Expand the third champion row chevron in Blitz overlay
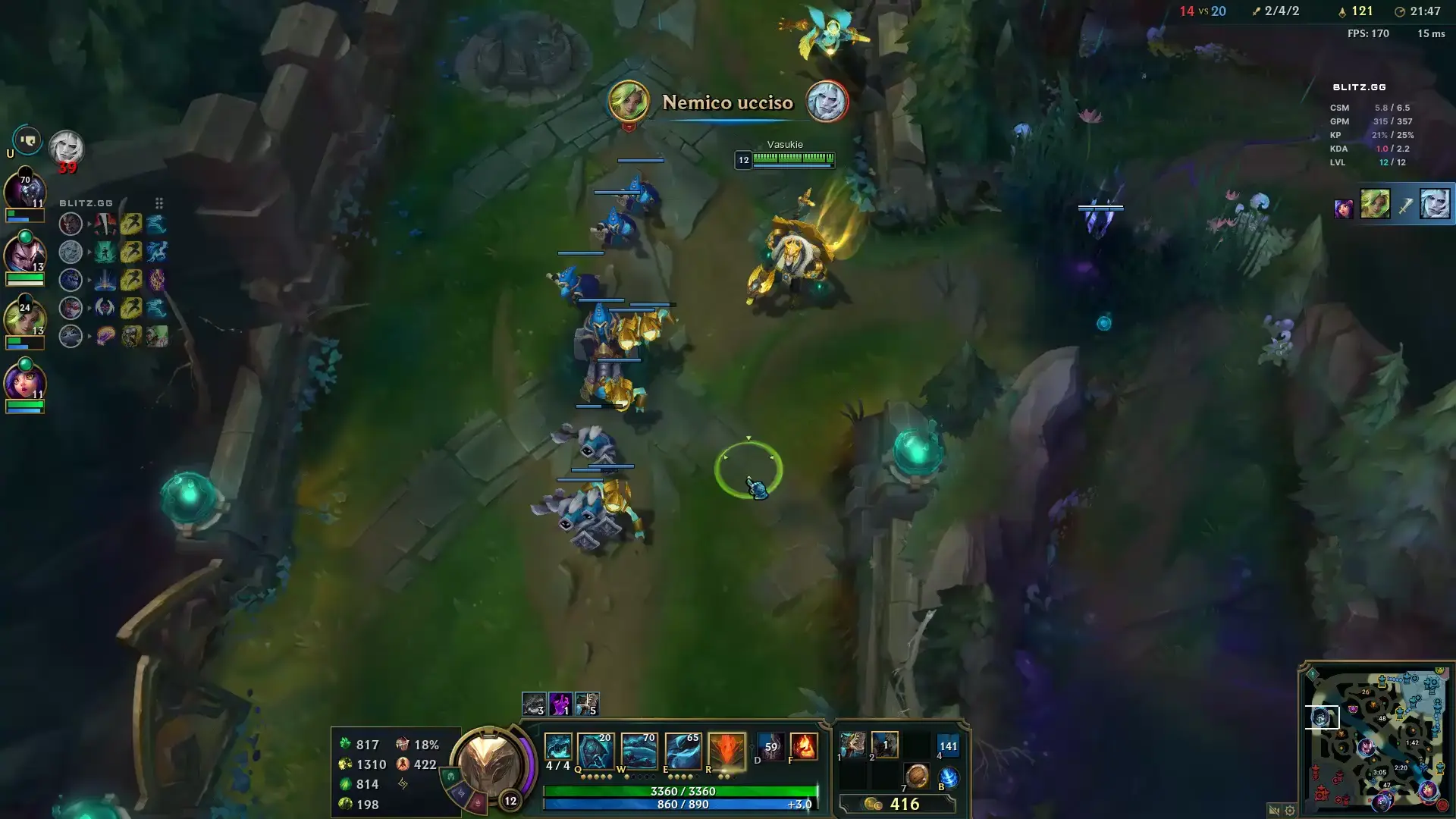The height and width of the screenshot is (819, 1456). (x=90, y=279)
